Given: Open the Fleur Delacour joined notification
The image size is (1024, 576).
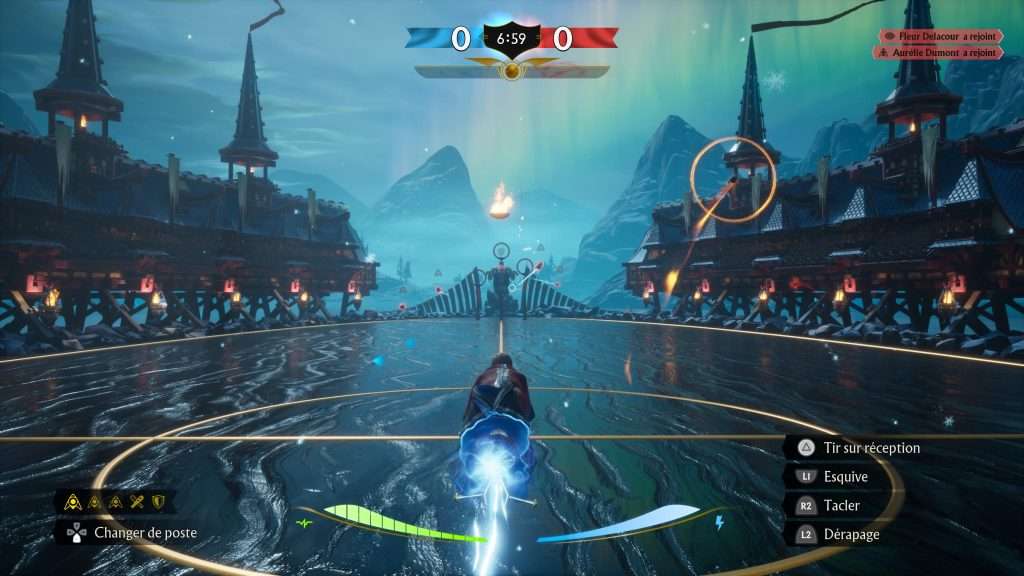Looking at the screenshot, I should 940,36.
